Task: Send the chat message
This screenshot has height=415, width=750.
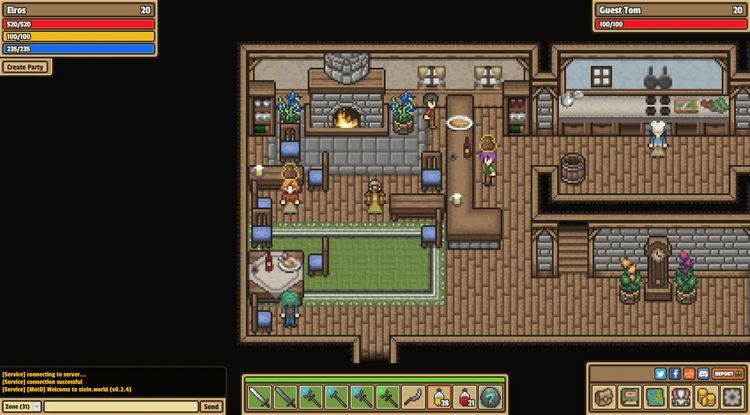Action: [211, 406]
